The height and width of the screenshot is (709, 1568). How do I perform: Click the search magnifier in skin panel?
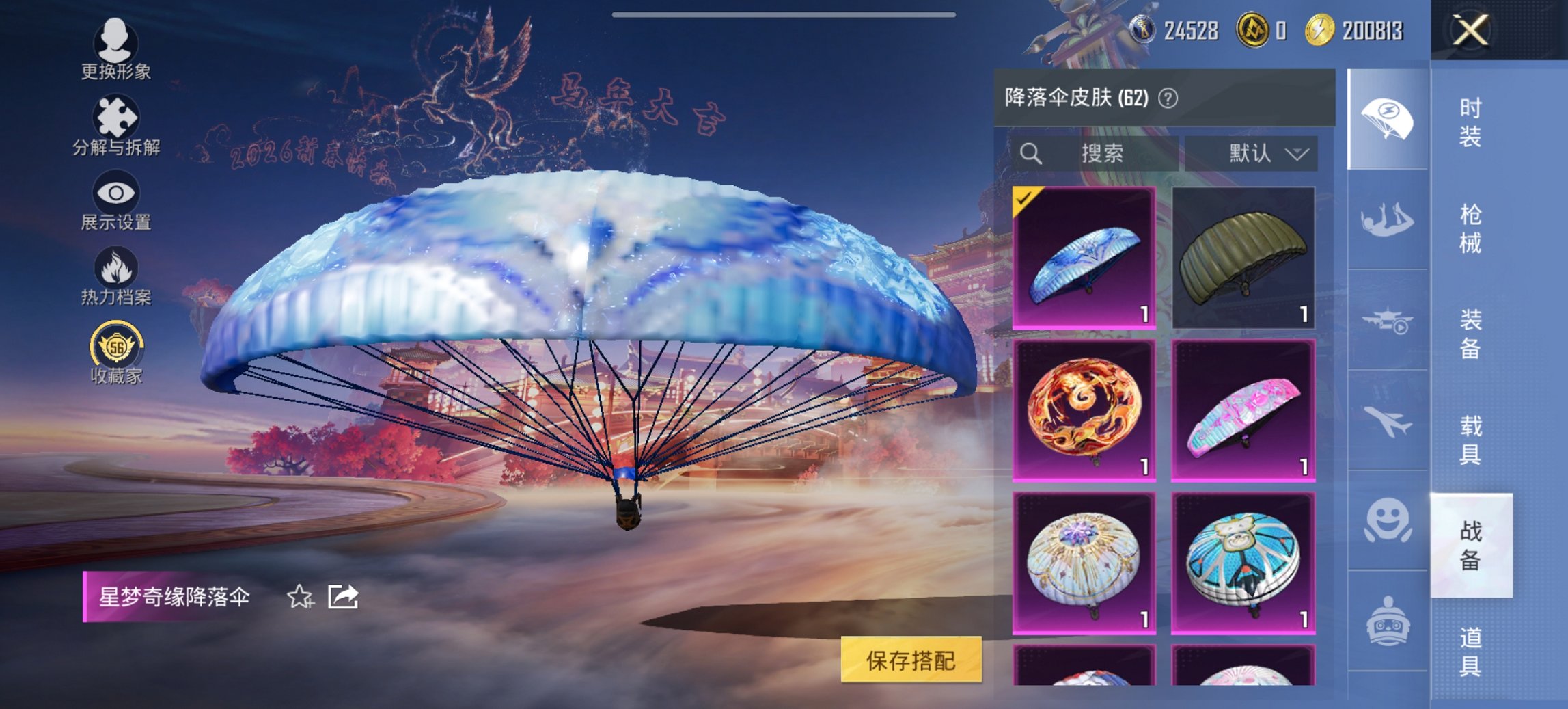(1030, 153)
